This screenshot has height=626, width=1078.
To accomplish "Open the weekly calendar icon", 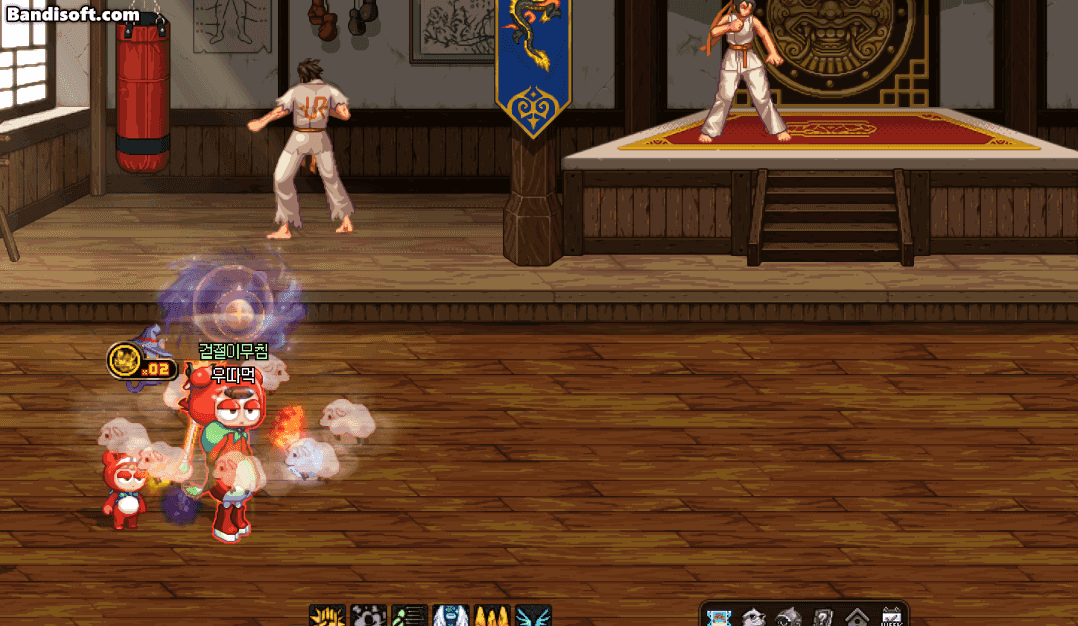I will coord(890,617).
